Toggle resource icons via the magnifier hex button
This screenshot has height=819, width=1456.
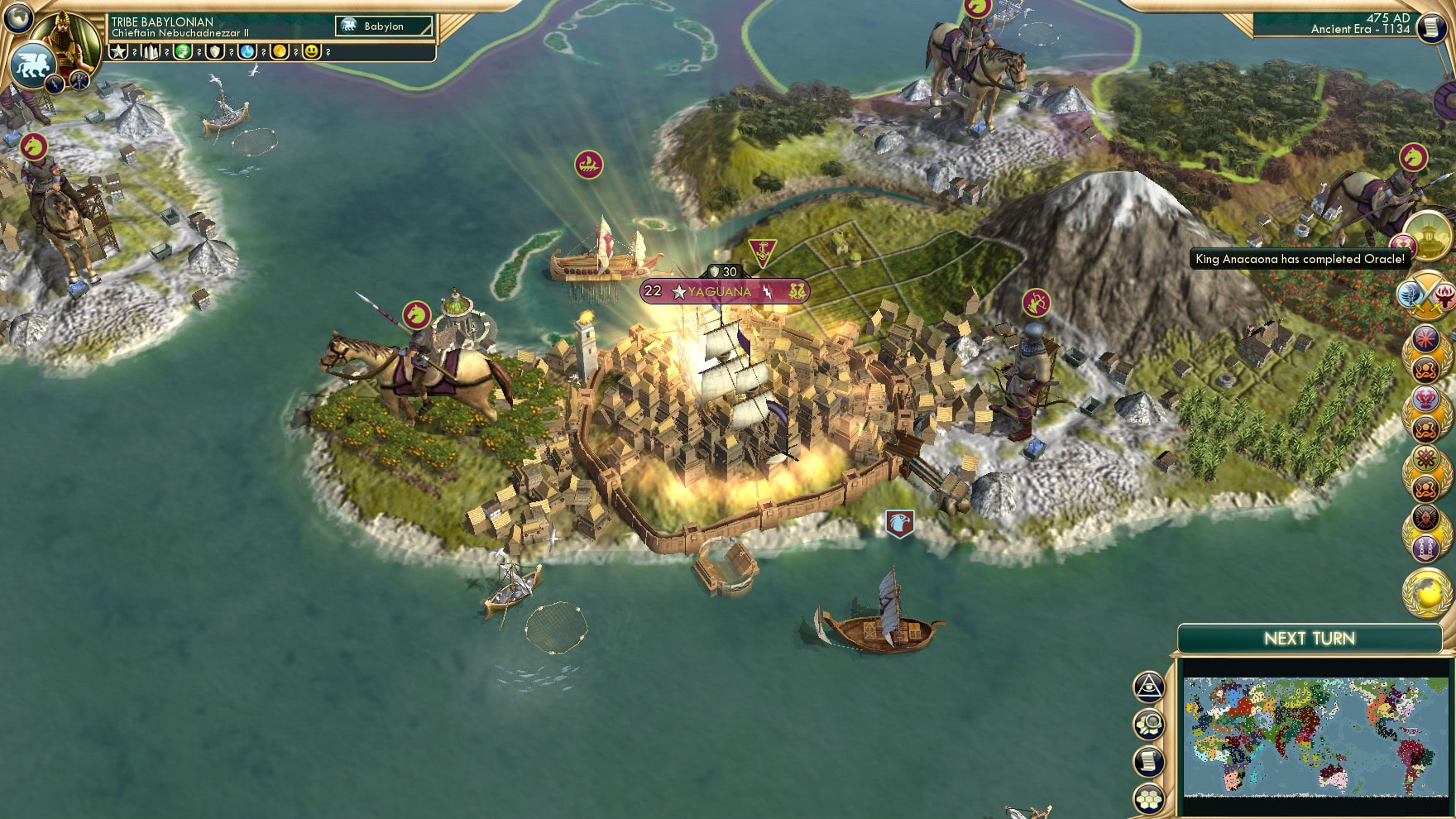[x=1148, y=724]
